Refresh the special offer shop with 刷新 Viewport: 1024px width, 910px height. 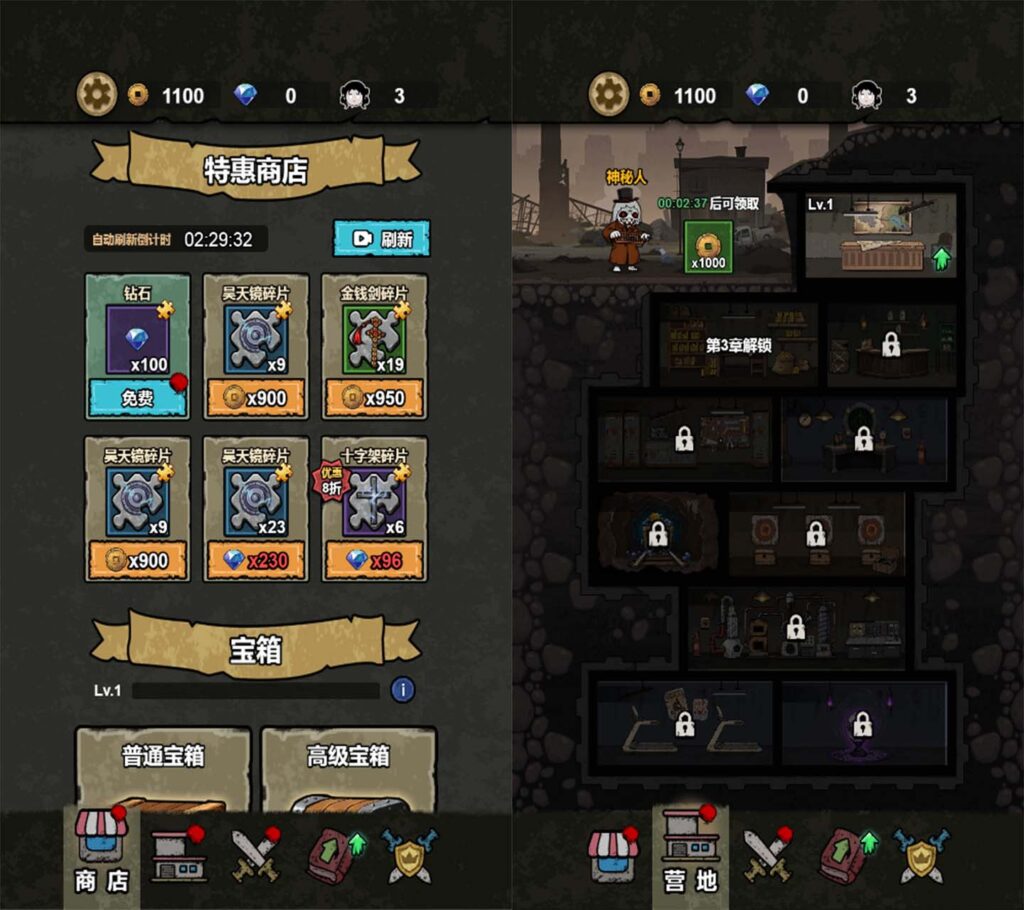pos(381,239)
